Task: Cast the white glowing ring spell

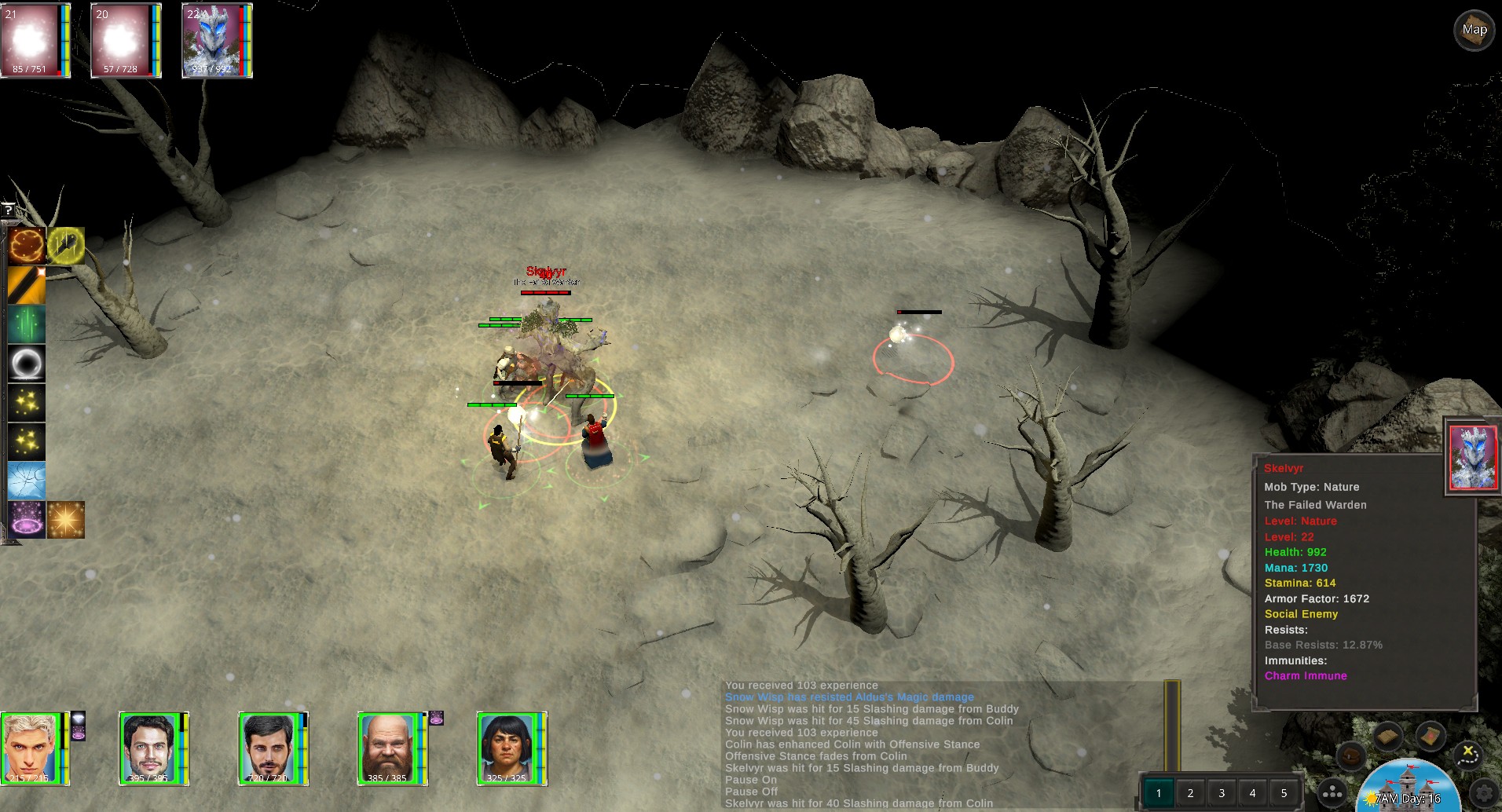Action: (x=27, y=364)
